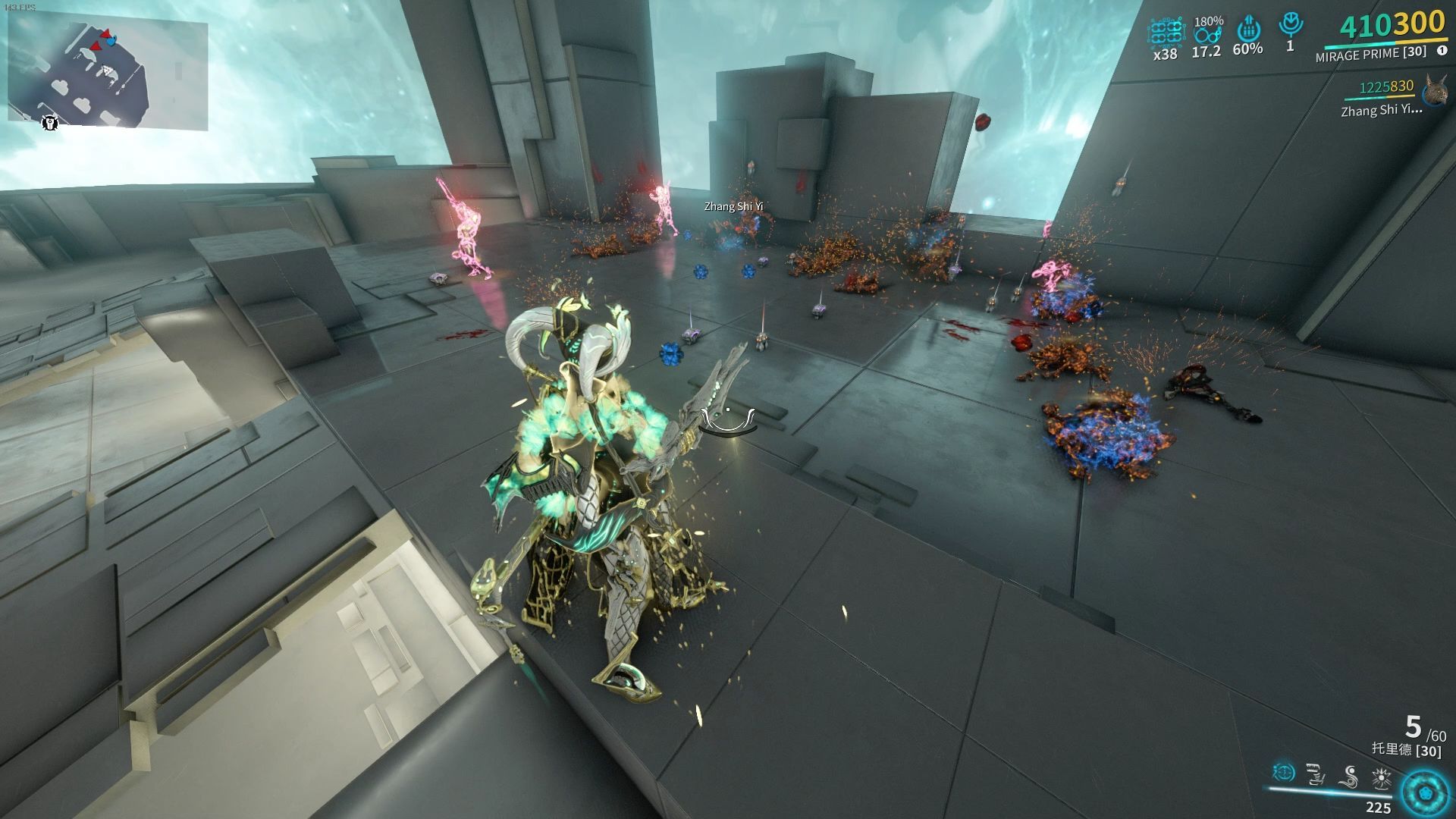Viewport: 1456px width, 819px height.
Task: Cast the Sleight of Hand ability
Action: pos(1316,774)
